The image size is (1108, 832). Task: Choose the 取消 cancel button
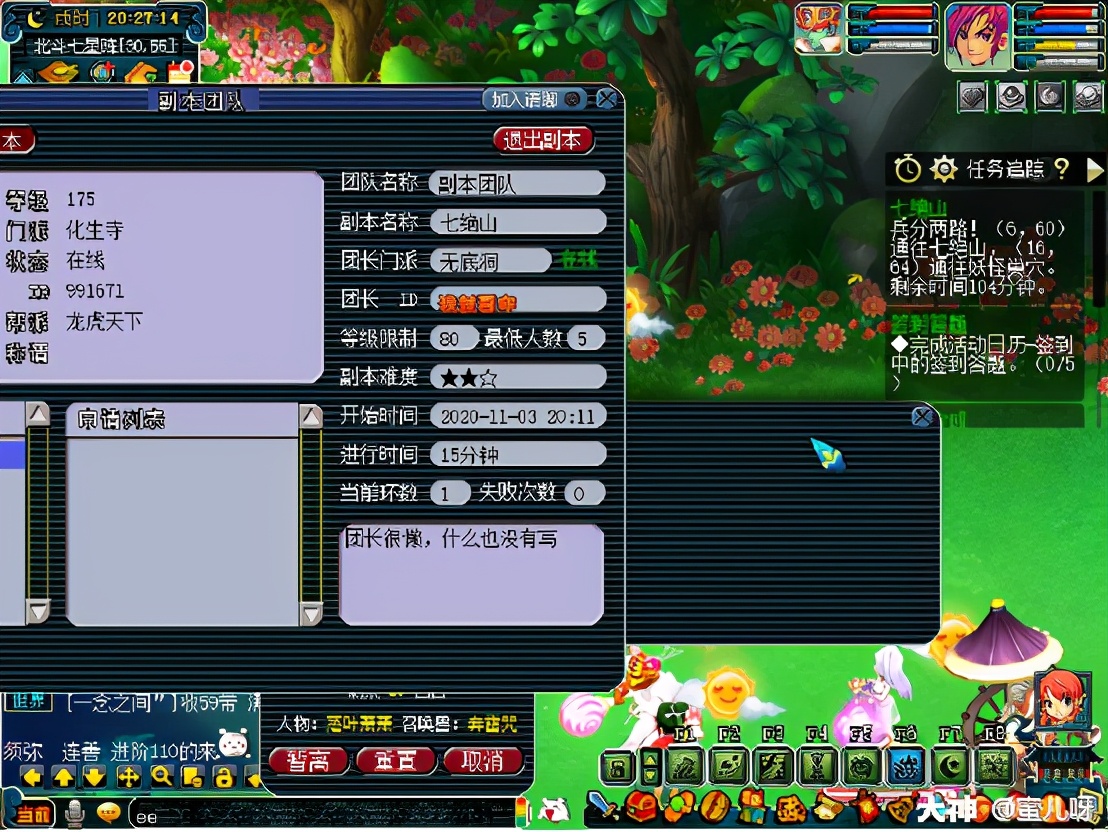pyautogui.click(x=483, y=762)
